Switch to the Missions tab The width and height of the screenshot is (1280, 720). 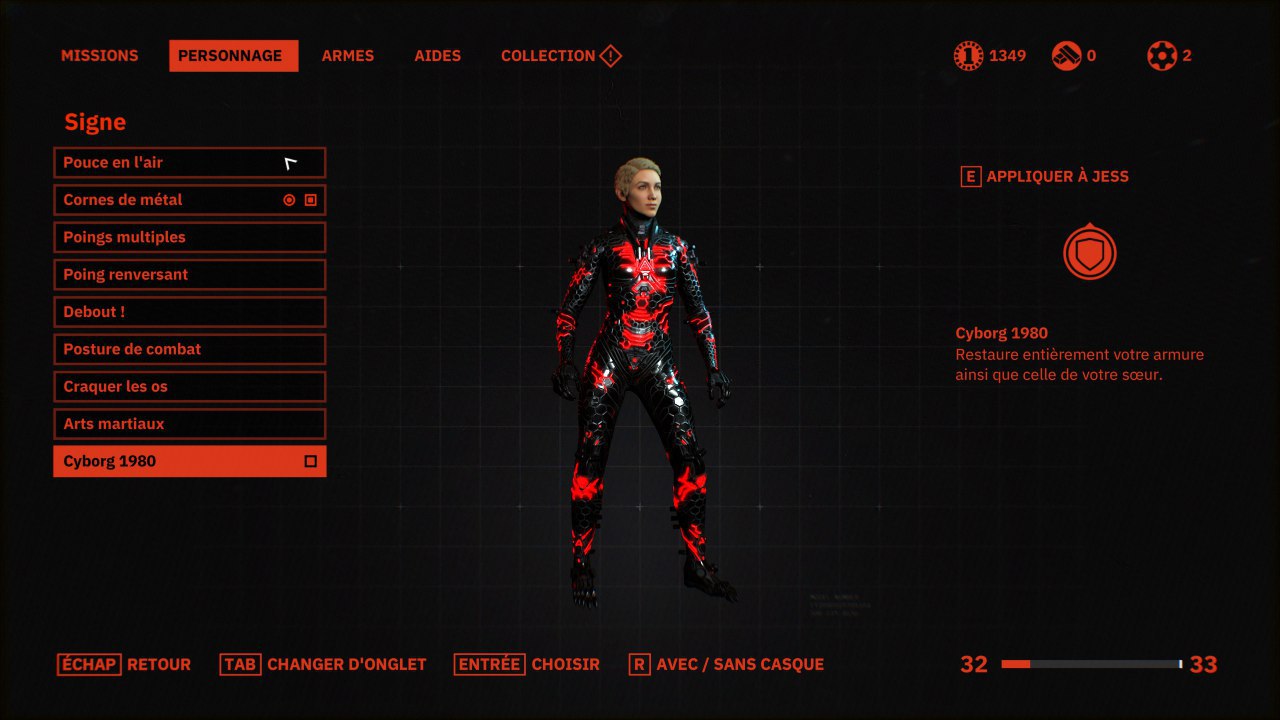pos(99,56)
